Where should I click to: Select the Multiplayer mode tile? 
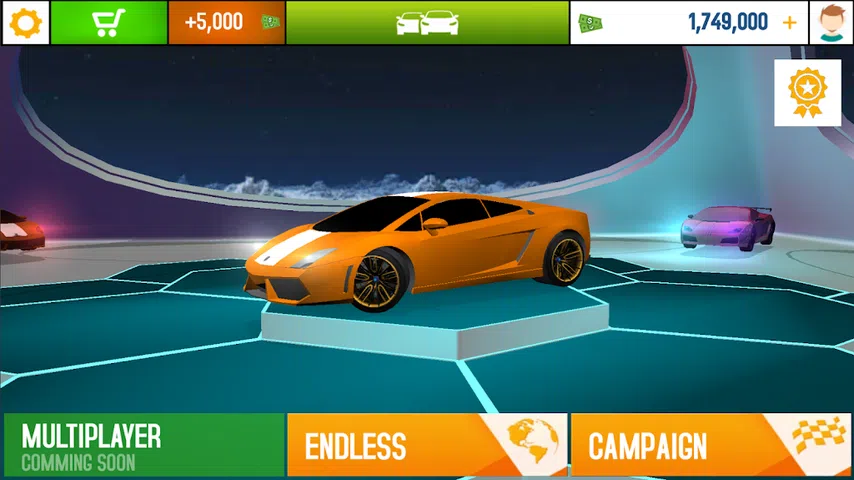143,446
